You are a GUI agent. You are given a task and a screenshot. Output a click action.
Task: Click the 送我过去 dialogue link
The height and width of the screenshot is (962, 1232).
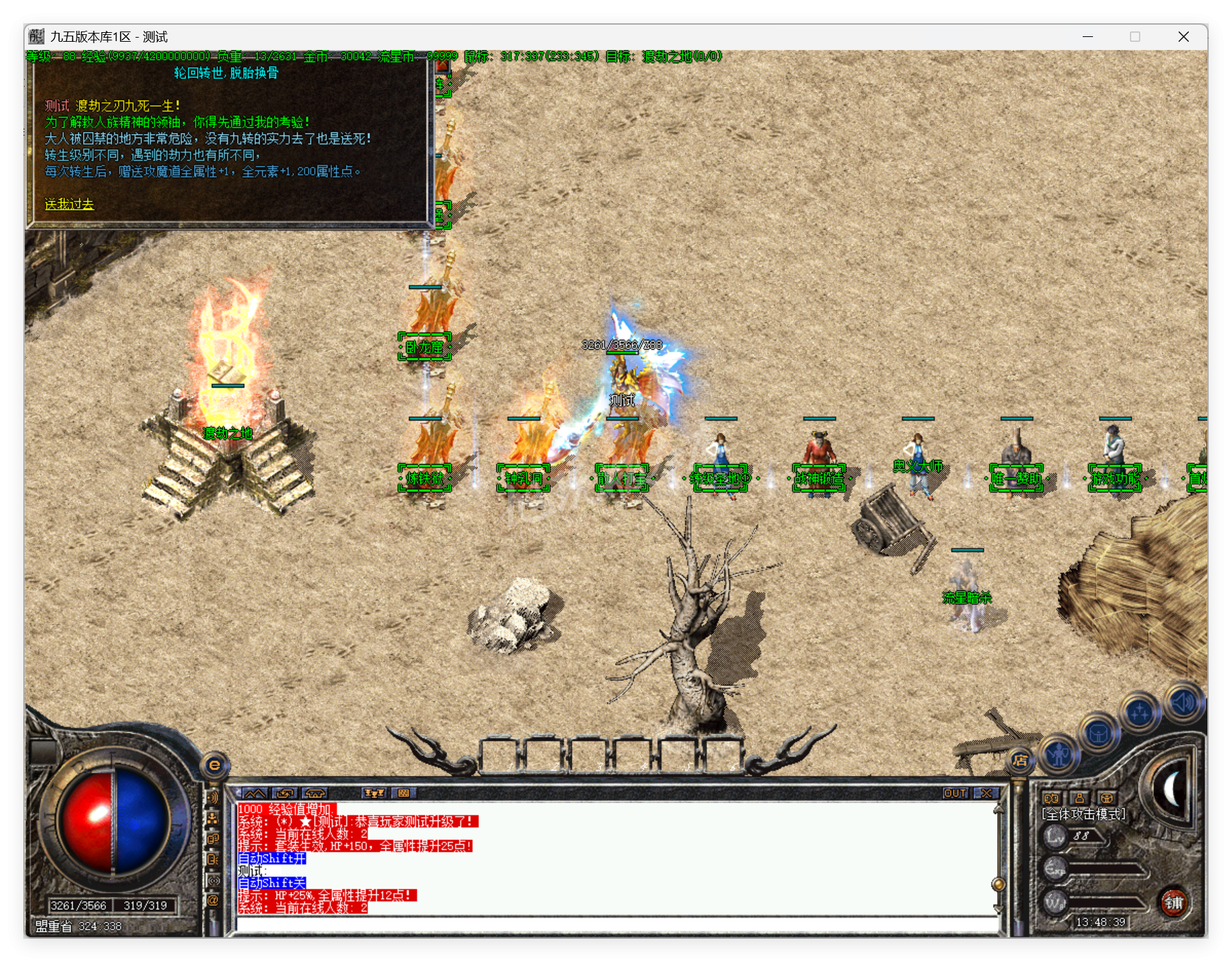(69, 204)
